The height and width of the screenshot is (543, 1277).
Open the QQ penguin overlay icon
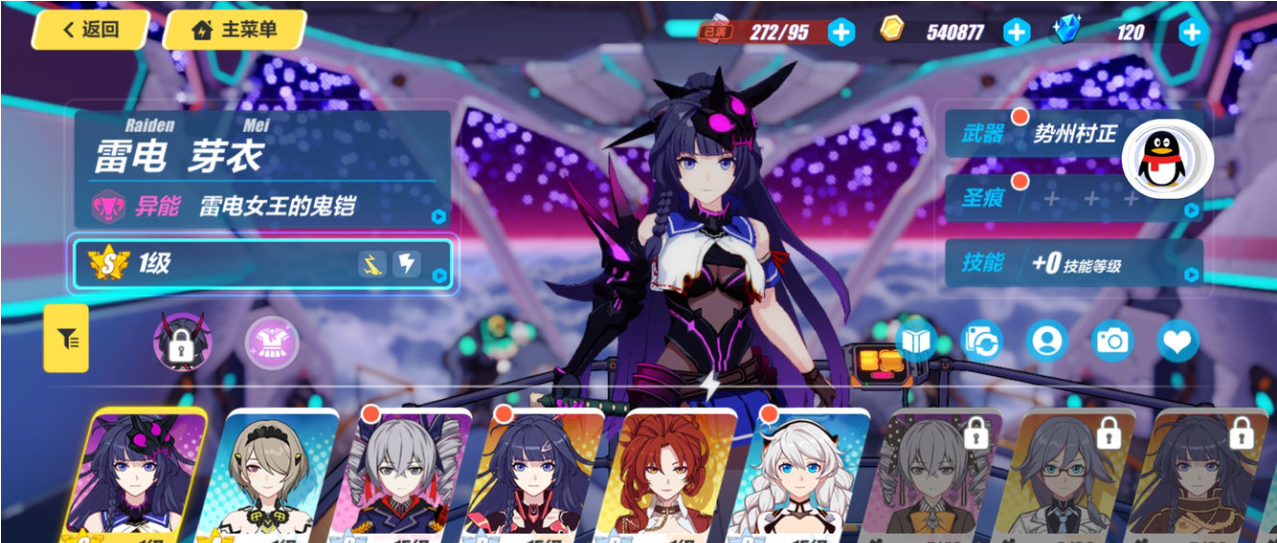point(1166,160)
